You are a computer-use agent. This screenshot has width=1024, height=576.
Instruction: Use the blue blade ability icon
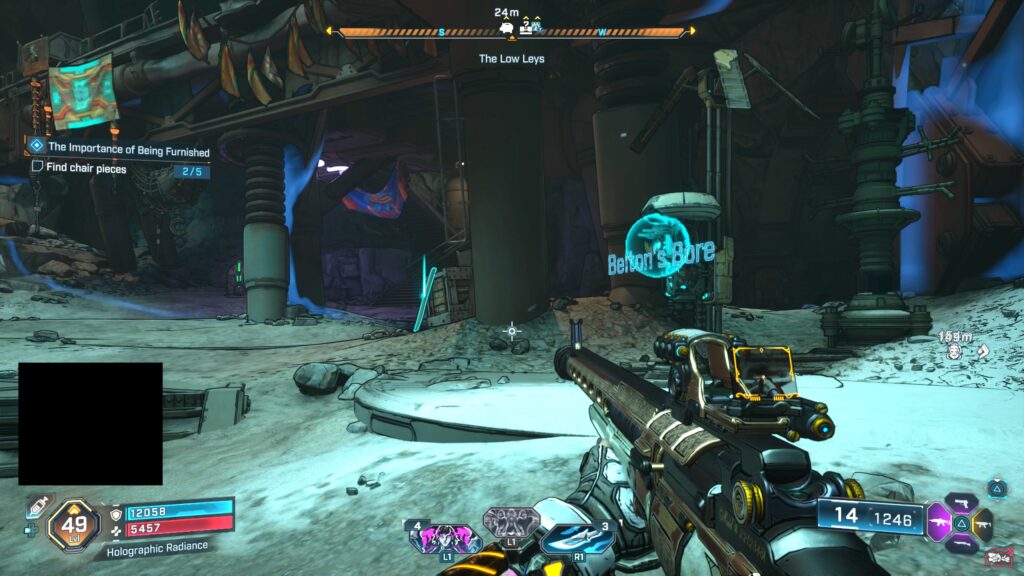pos(578,539)
